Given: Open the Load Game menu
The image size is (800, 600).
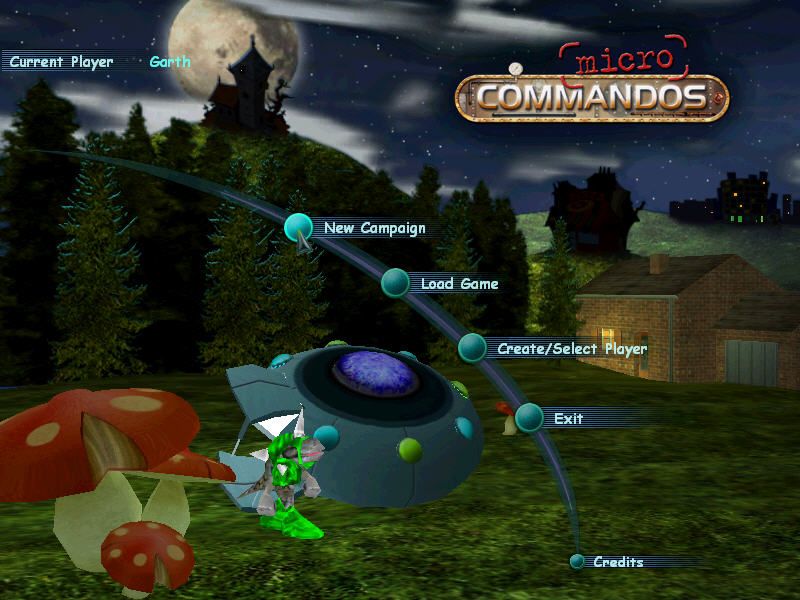Looking at the screenshot, I should coord(458,284).
